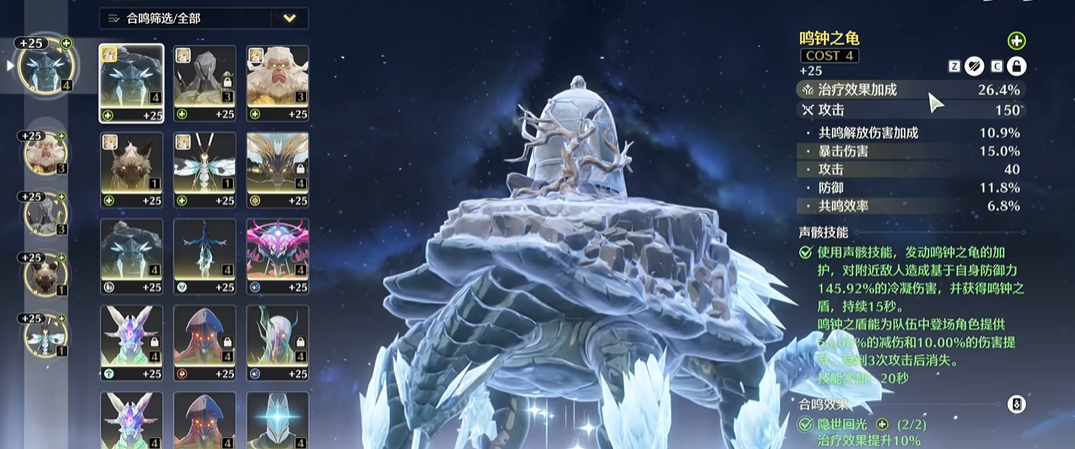This screenshot has width=1075, height=449.
Task: Choose the dark blue dragon echo tile
Action: 205,250
